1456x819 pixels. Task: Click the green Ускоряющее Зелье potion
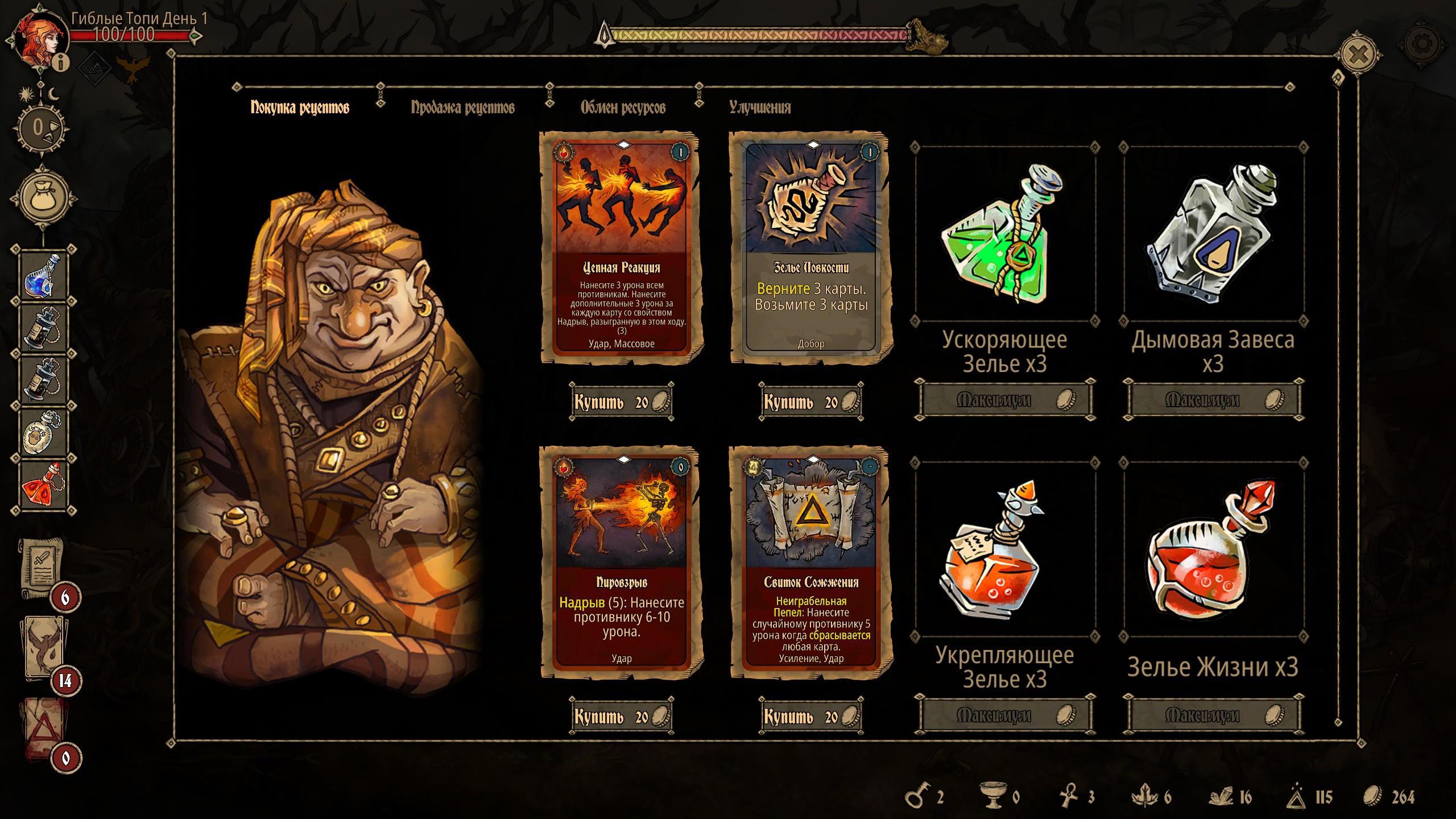1005,234
